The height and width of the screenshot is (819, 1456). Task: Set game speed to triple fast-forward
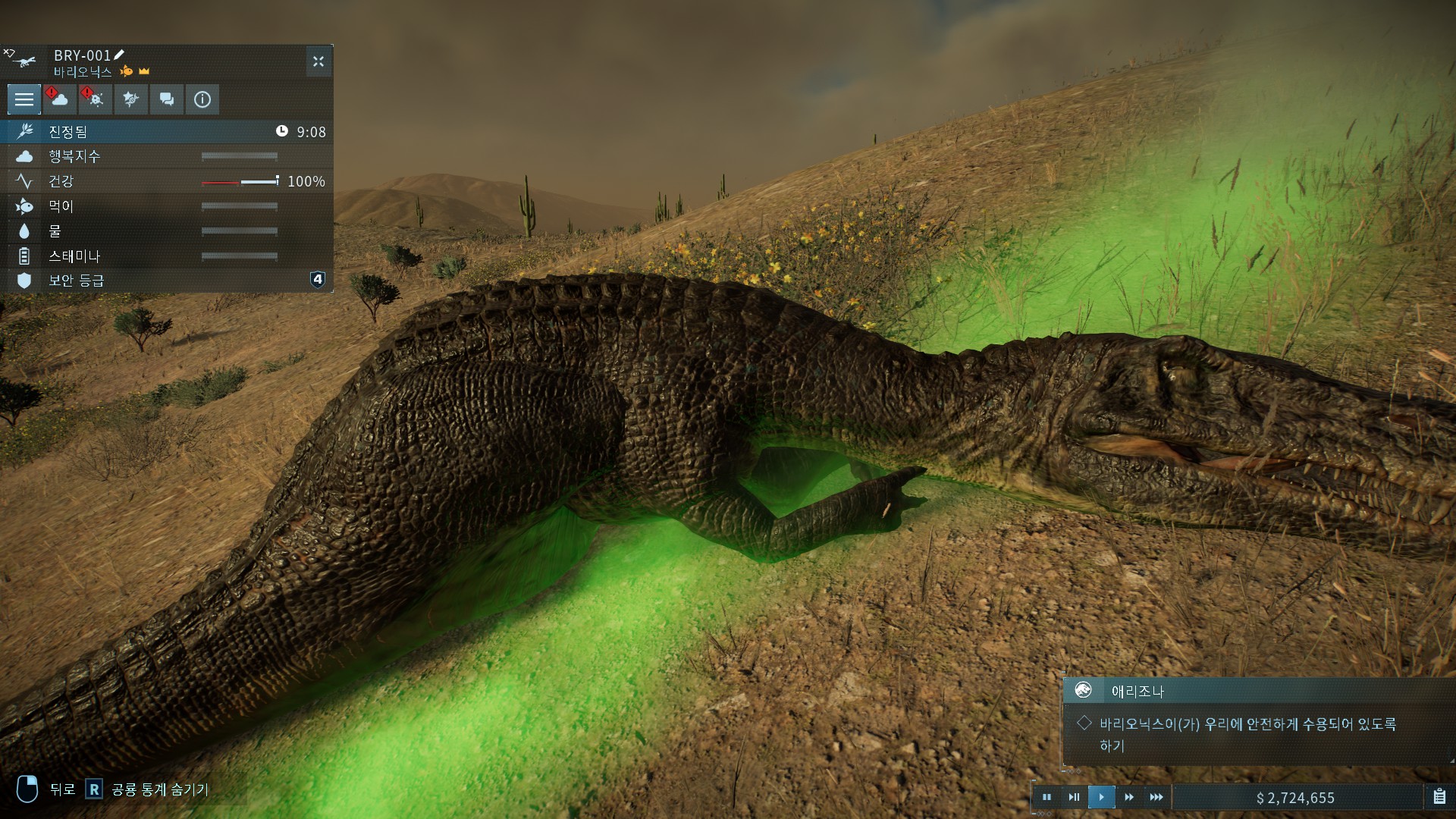coord(1156,797)
